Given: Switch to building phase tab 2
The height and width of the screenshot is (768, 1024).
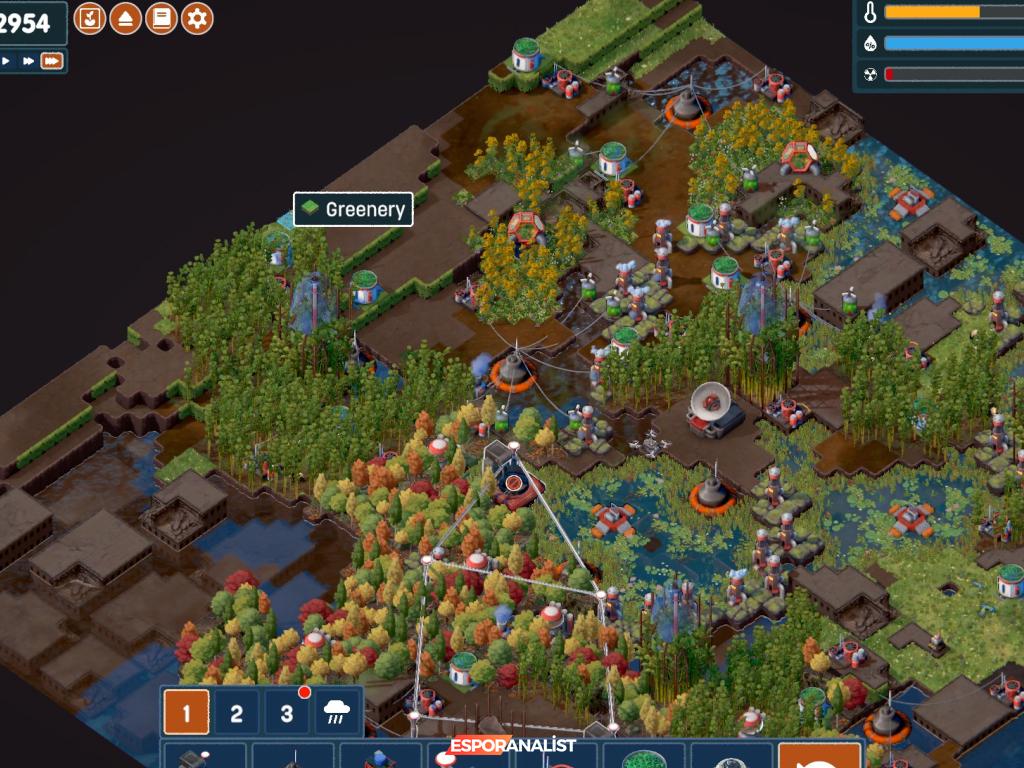Looking at the screenshot, I should coord(237,714).
